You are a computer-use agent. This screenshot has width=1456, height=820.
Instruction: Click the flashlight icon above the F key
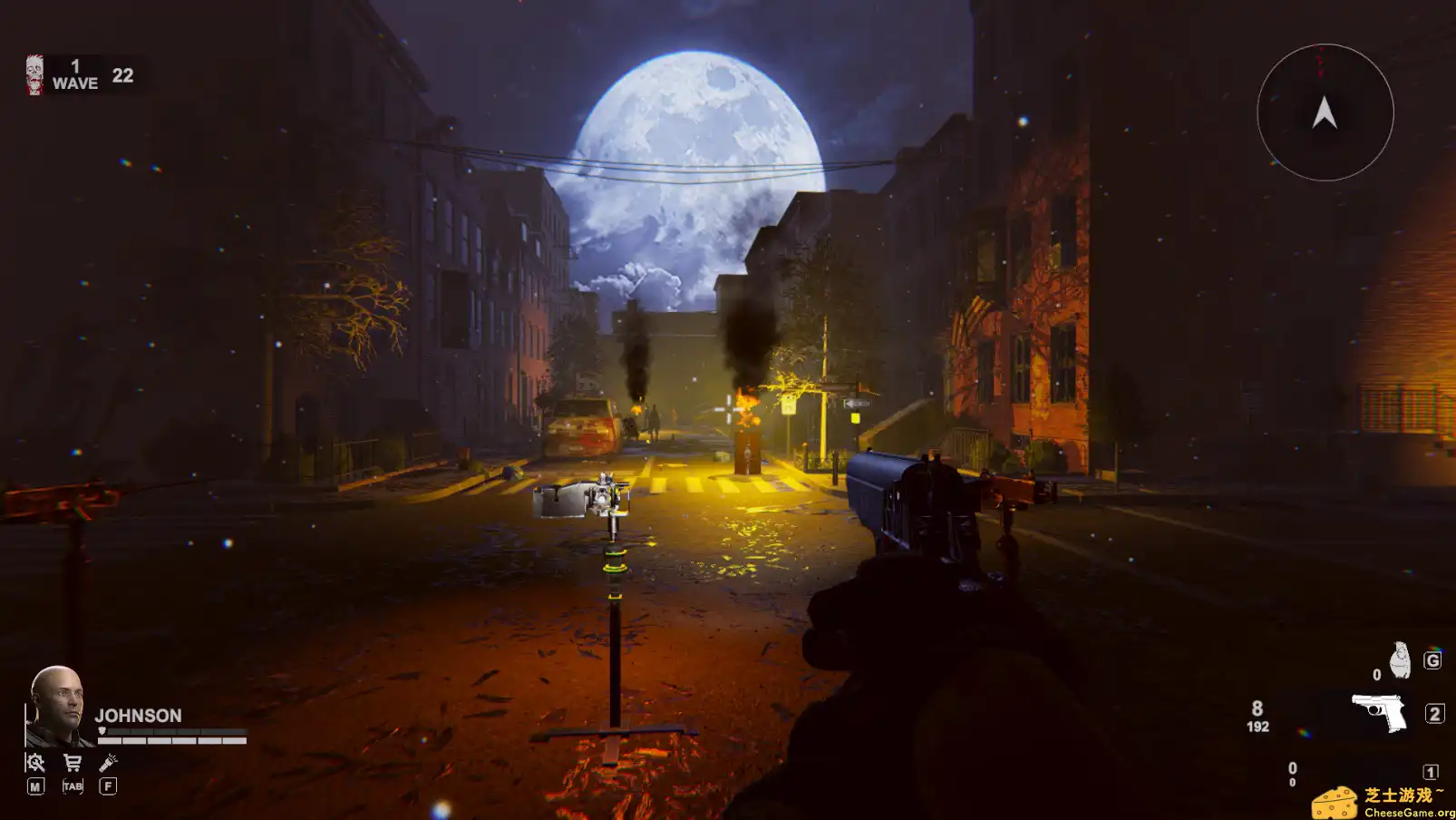(108, 763)
